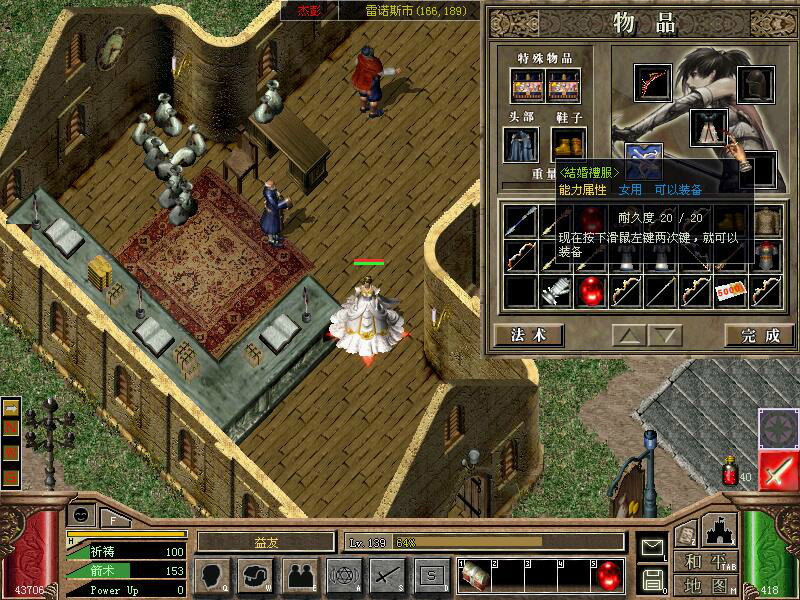Select the silver gauntlet in inventory
The width and height of the screenshot is (800, 600).
[556, 291]
